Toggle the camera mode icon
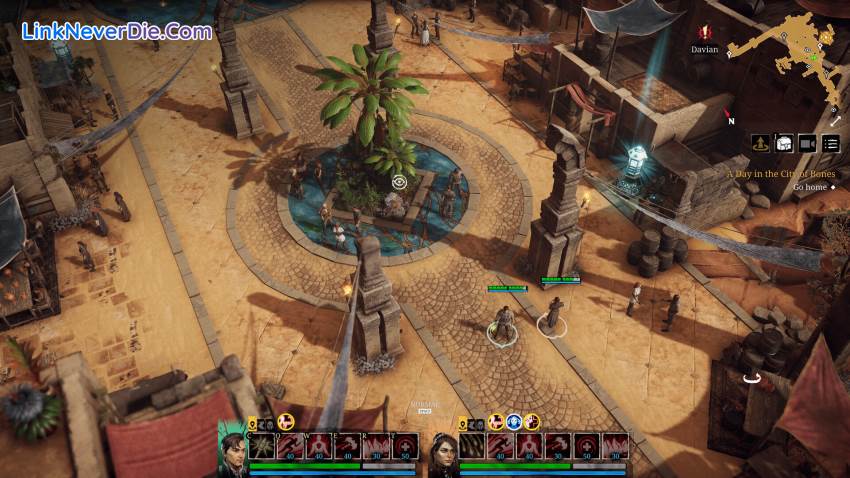Screen dimensions: 850x478 pos(807,143)
